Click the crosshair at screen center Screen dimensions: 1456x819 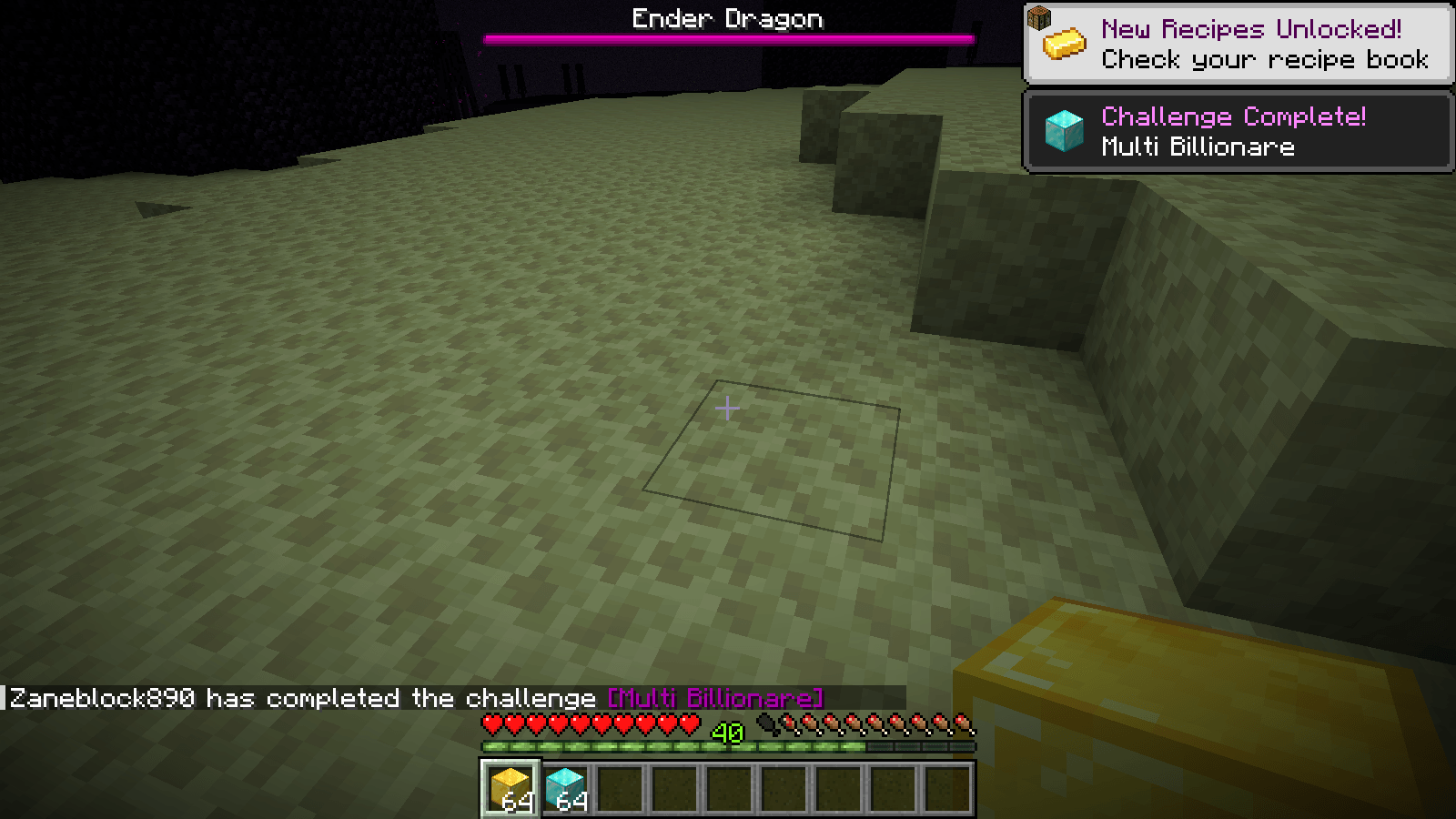click(x=728, y=409)
